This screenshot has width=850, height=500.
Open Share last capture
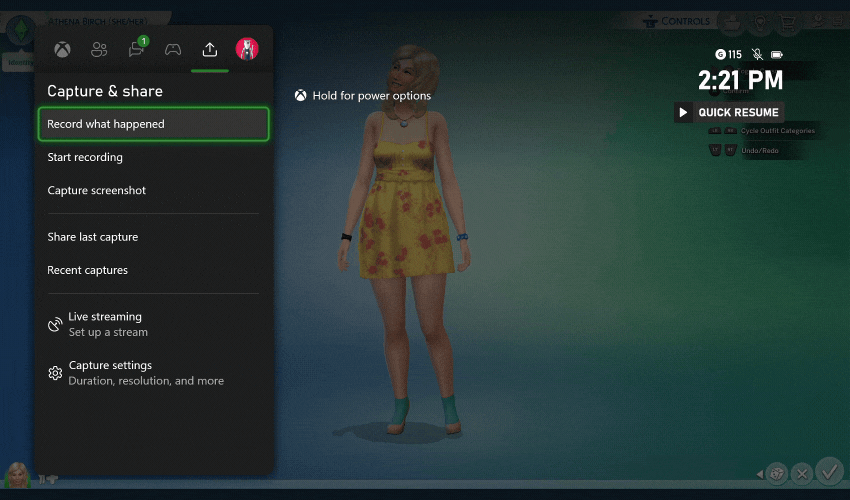coord(92,237)
